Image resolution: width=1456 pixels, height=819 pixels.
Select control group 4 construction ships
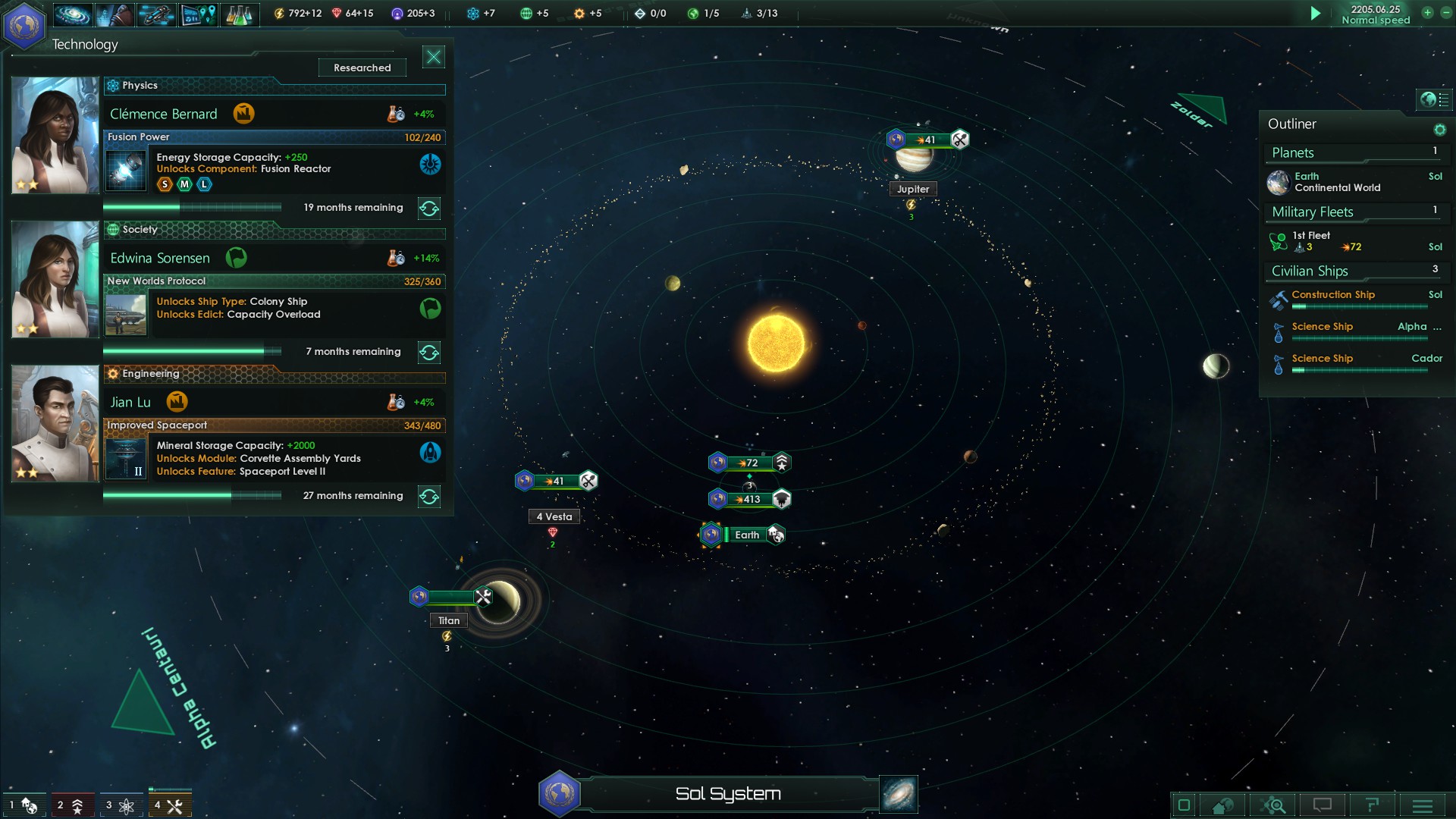pos(169,805)
